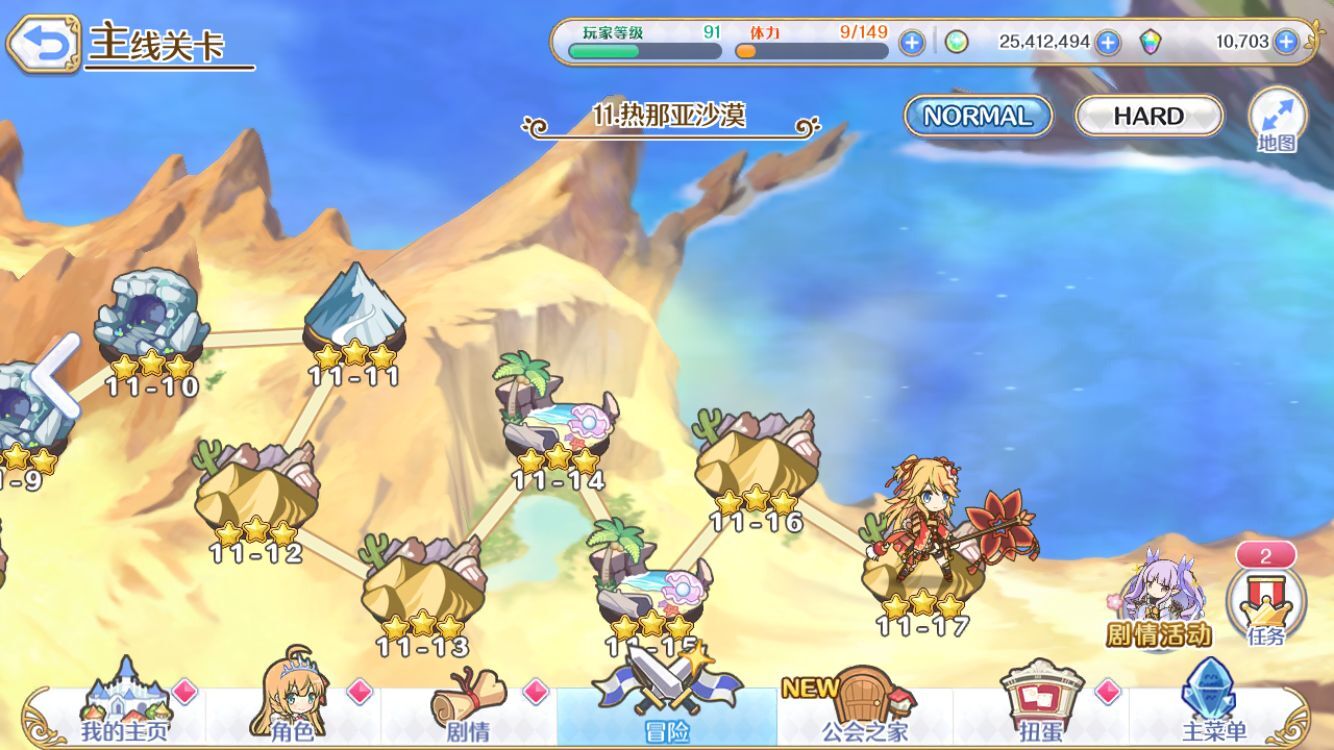Buy jewels with the rainbow gem plus button
The height and width of the screenshot is (750, 1334).
coord(1286,42)
